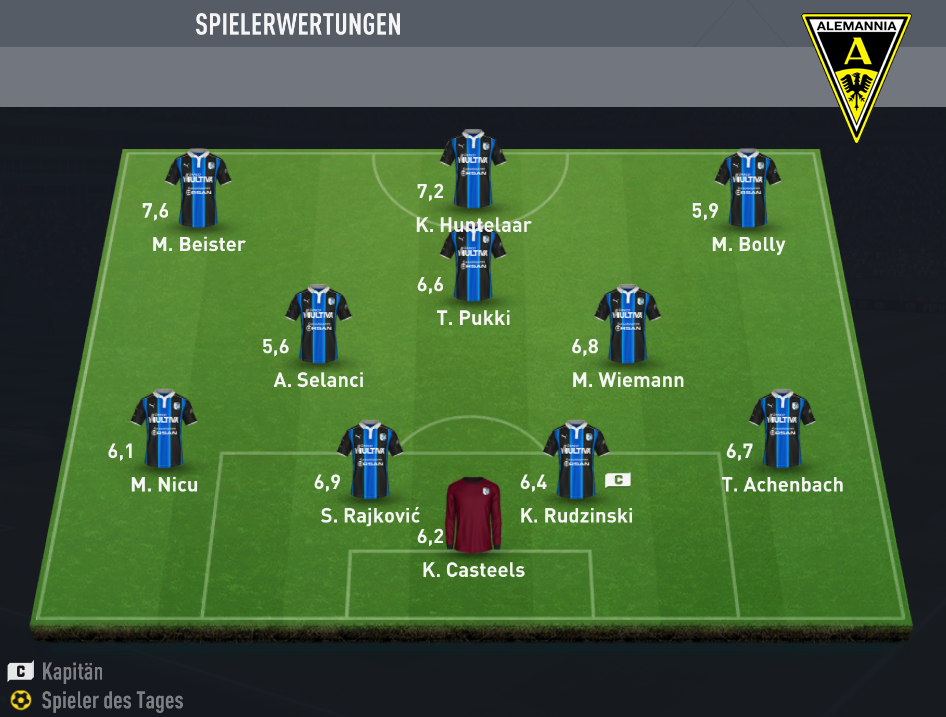This screenshot has width=946, height=717.
Task: Select captain K. Rudzinski's jersey
Action: pos(576,460)
